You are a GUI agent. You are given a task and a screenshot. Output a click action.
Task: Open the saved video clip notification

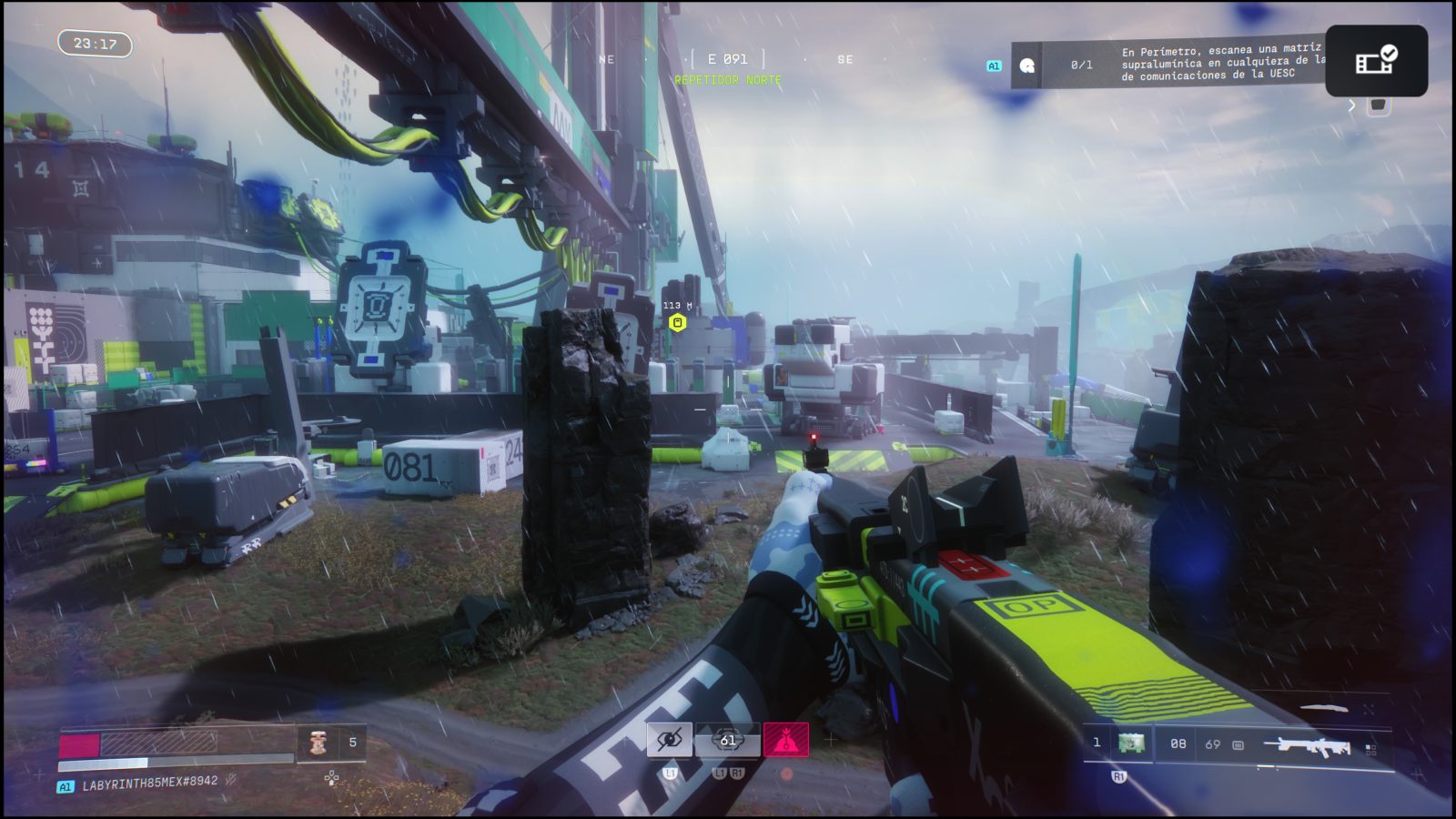point(1376,60)
